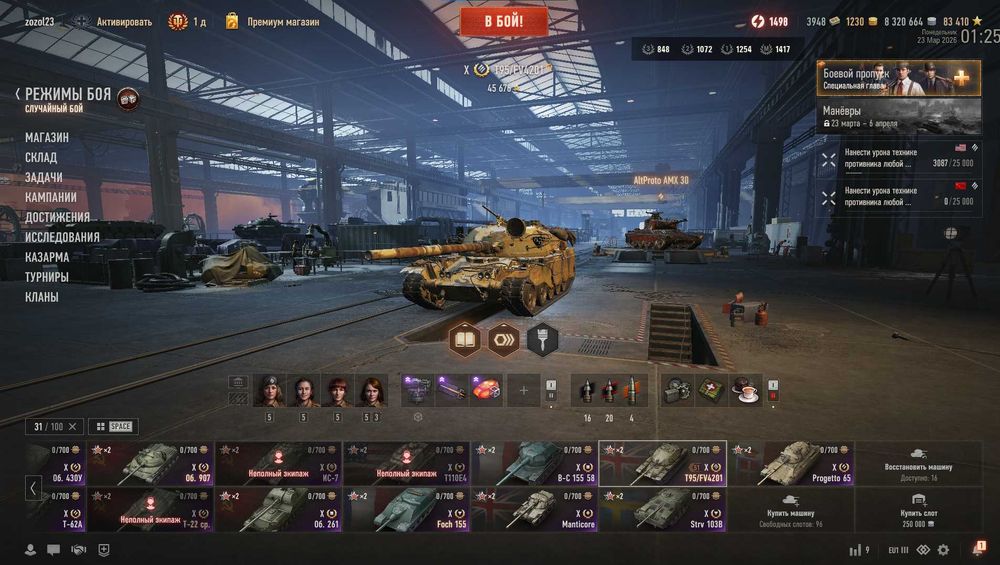
Task: Open the МАГАЗИН menu entry
Action: point(47,137)
